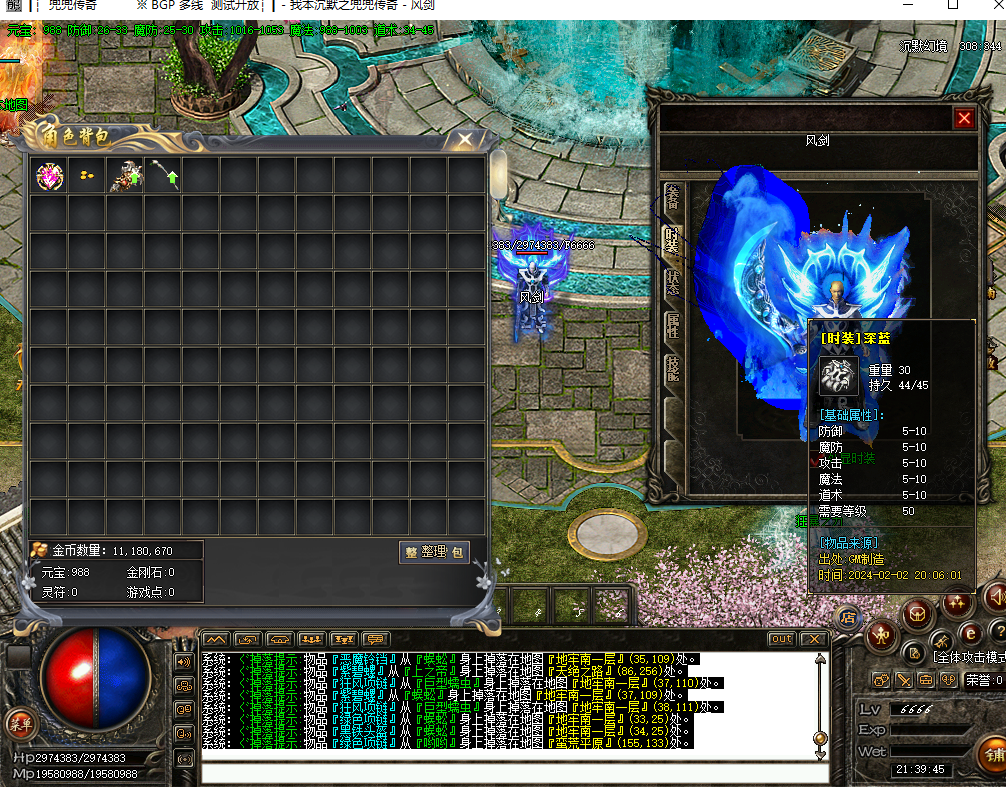Open the 铺 stall button
The width and height of the screenshot is (1006, 787).
[x=992, y=754]
